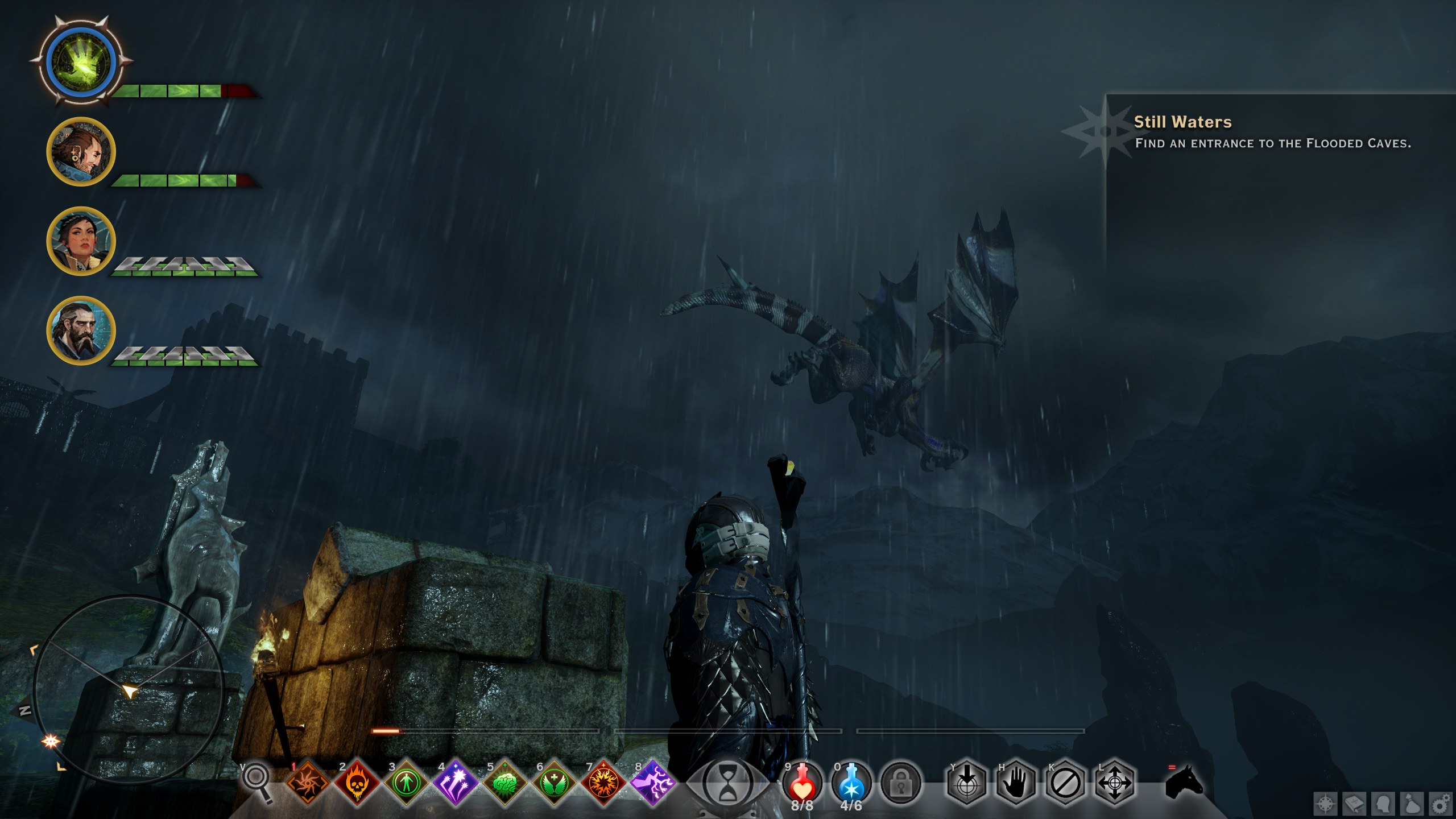The height and width of the screenshot is (819, 1456).
Task: Use the blue star potion flask
Action: tap(851, 783)
